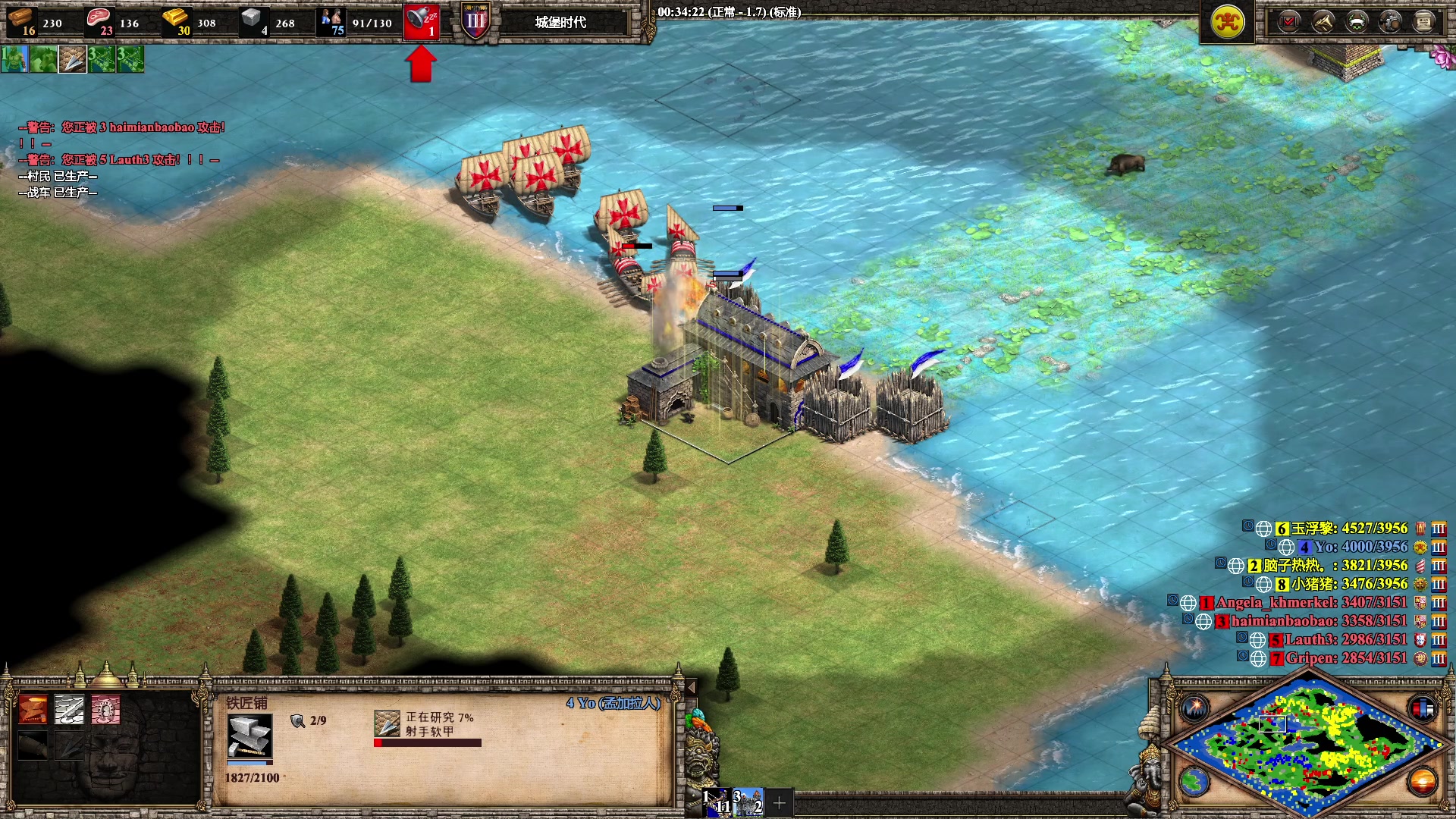Click the Blacksmith anvil portrait
This screenshot has width=1456, height=819.
[x=249, y=735]
